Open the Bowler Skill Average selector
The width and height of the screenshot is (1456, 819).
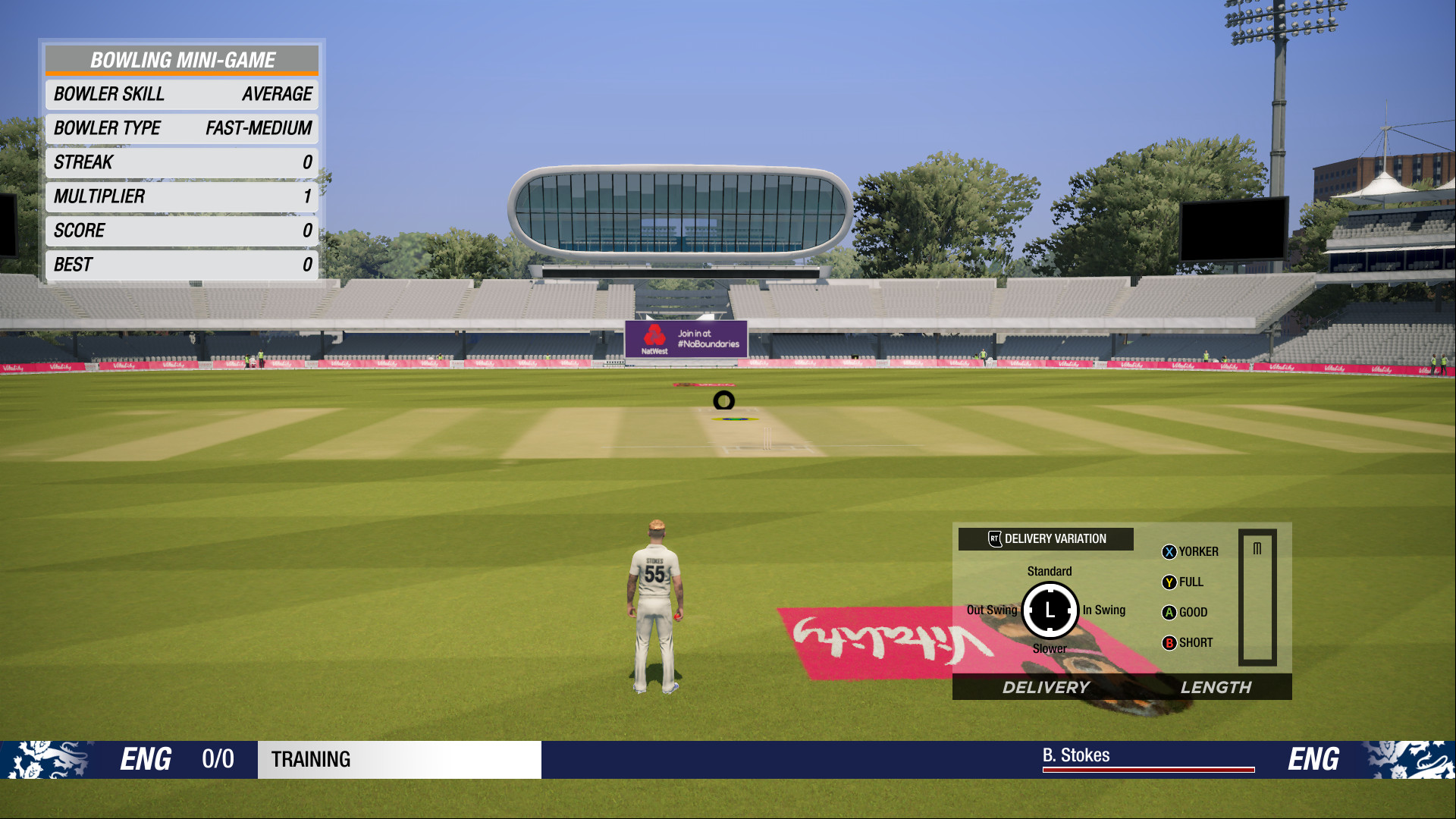click(182, 94)
